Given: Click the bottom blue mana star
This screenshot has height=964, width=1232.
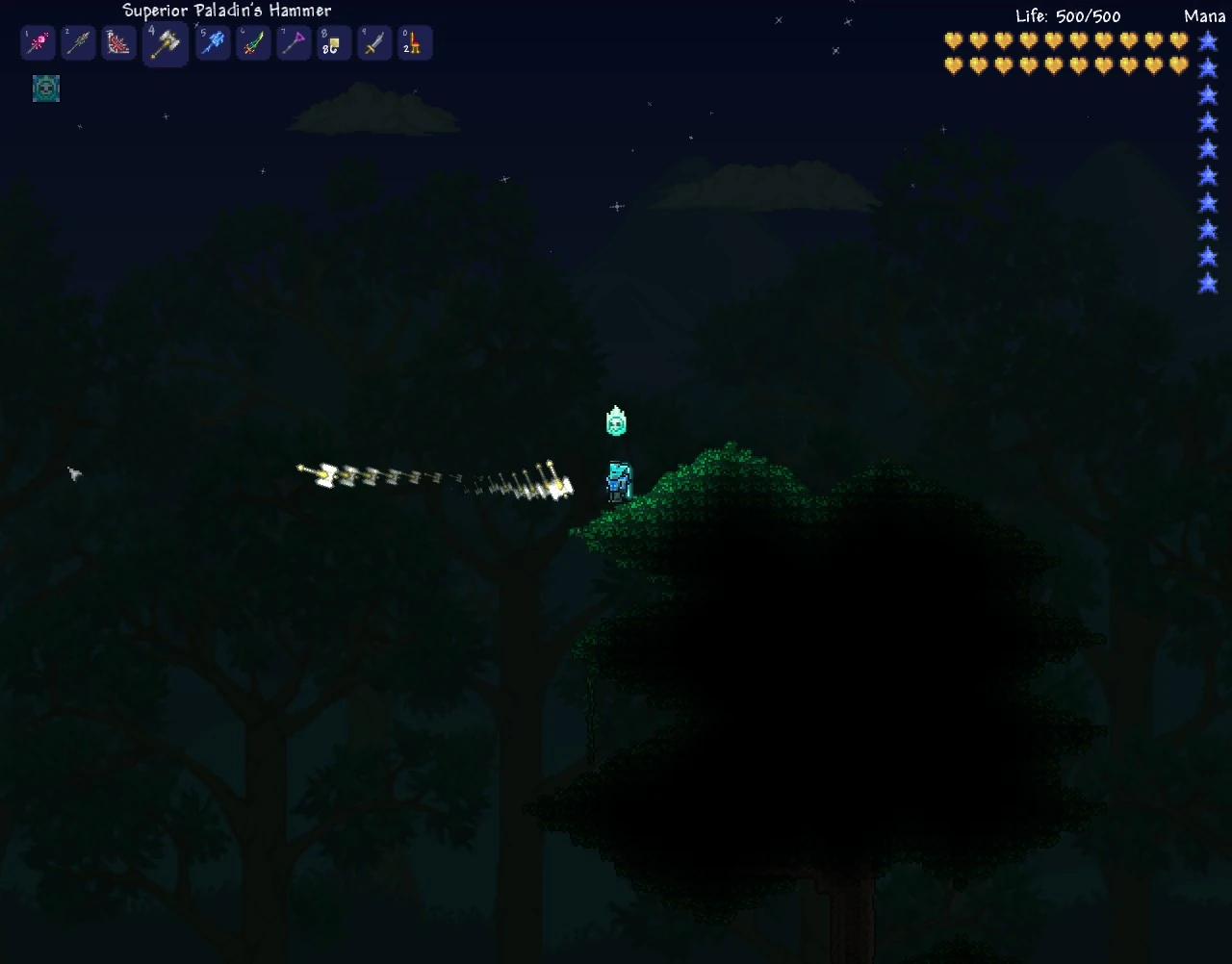Looking at the screenshot, I should (x=1208, y=284).
